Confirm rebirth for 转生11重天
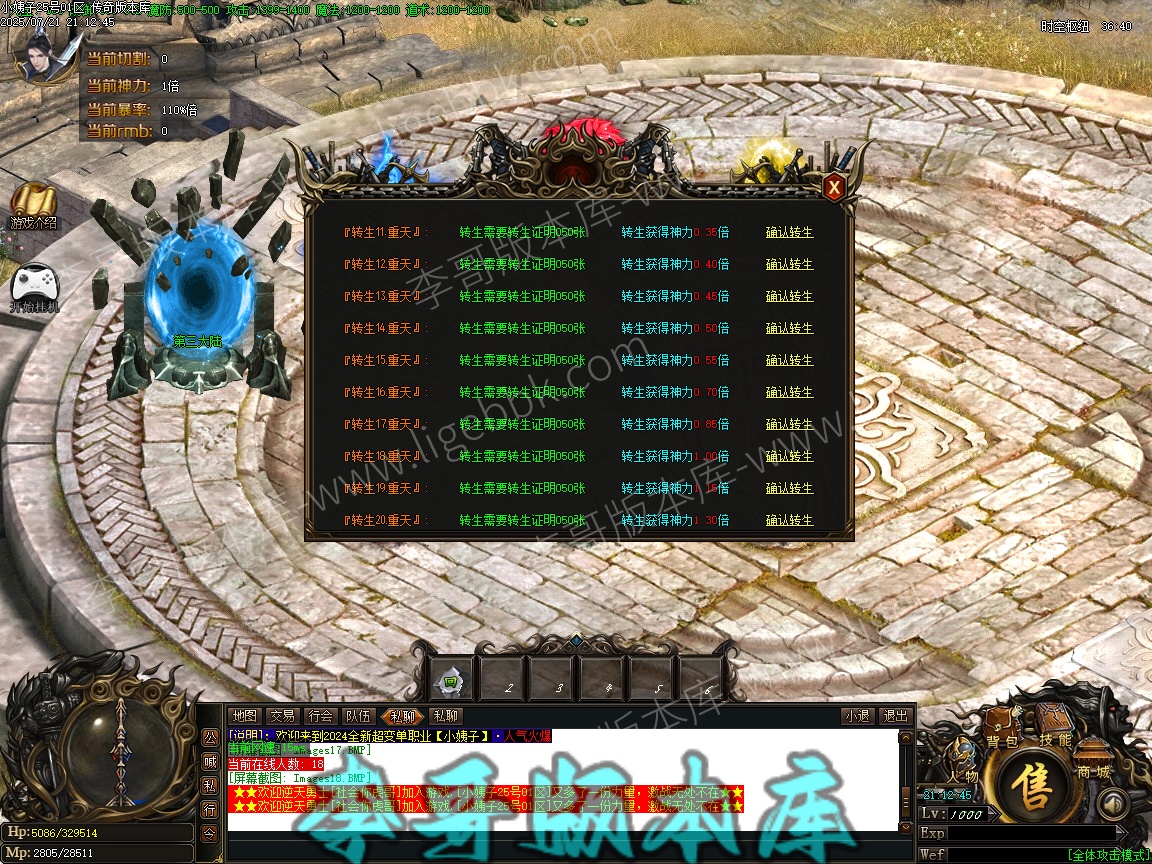Image resolution: width=1152 pixels, height=864 pixels. pyautogui.click(x=789, y=232)
